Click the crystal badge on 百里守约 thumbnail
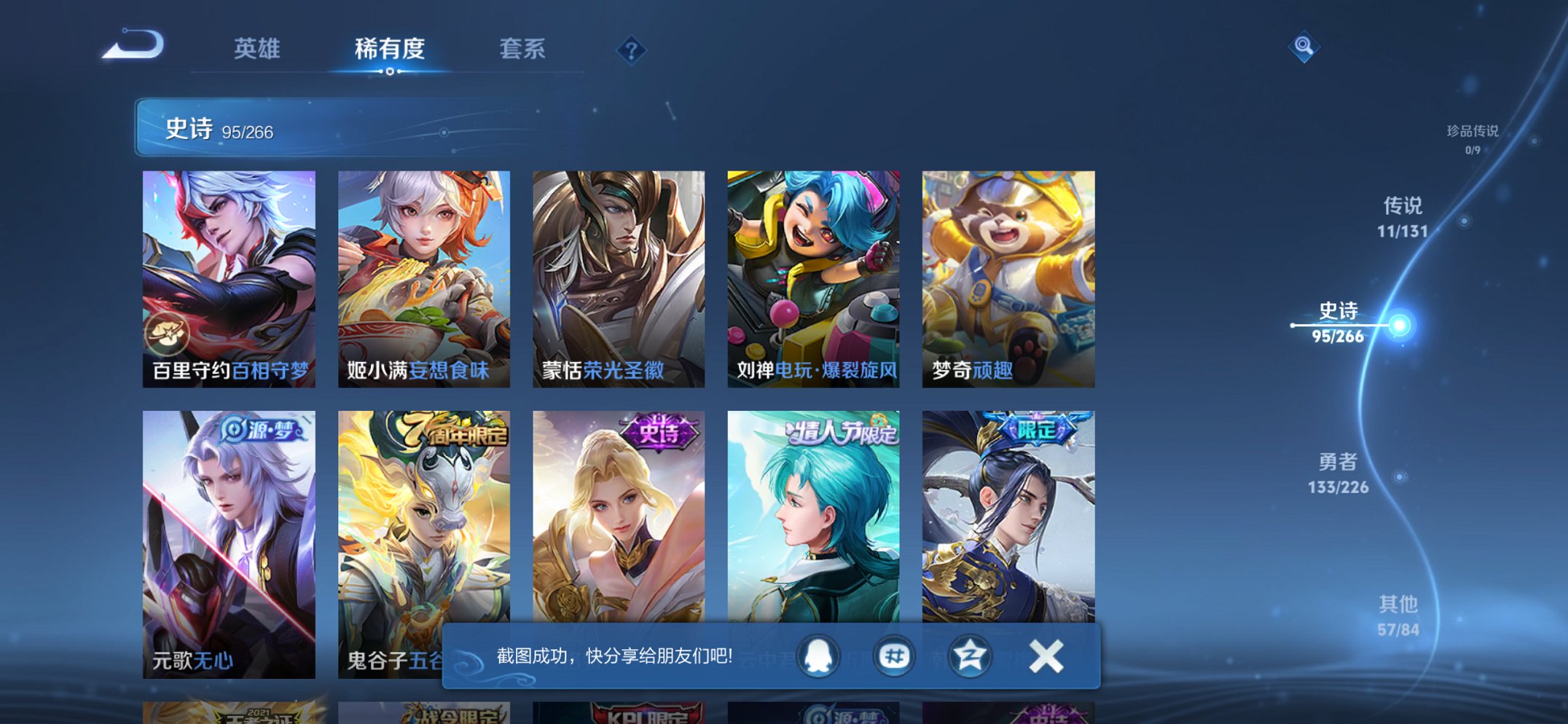The image size is (1568, 724). point(170,334)
